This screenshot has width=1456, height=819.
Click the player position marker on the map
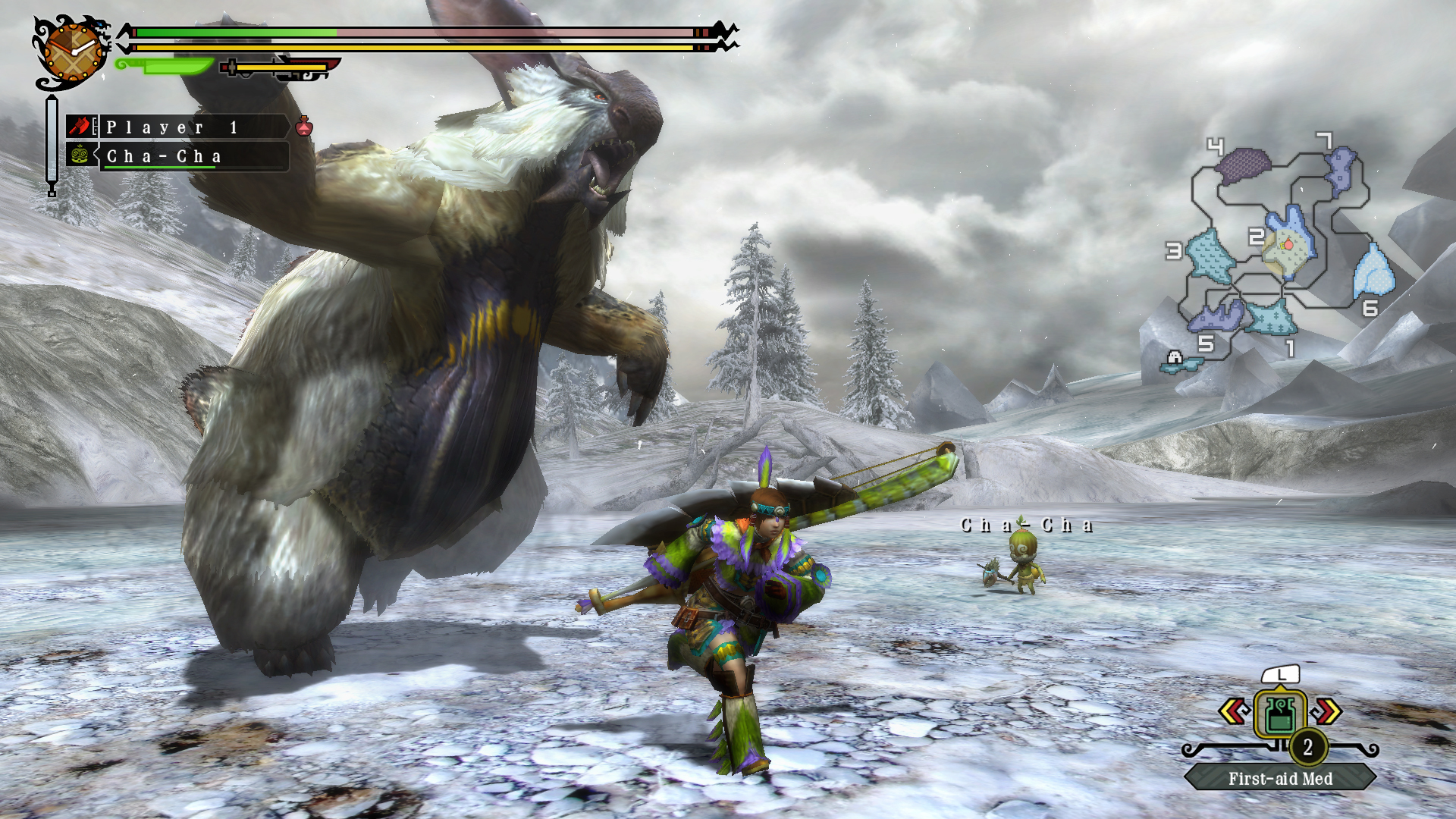click(x=1288, y=245)
